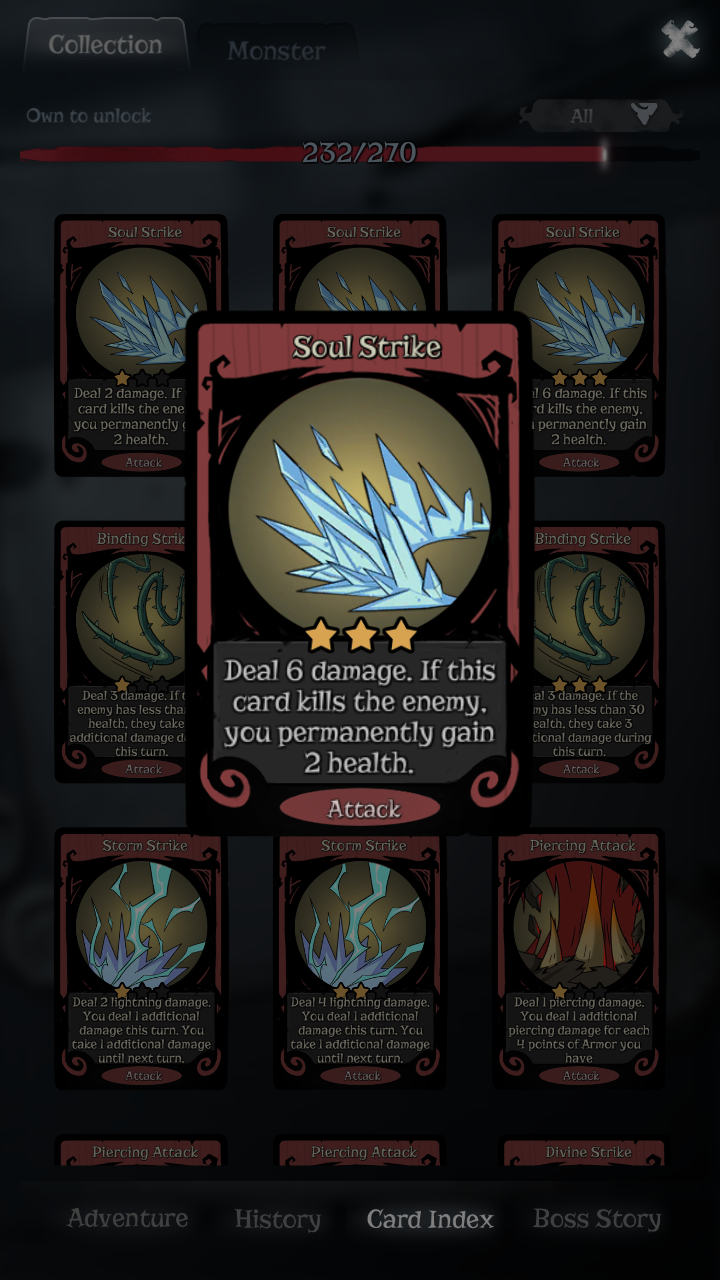Switch to the Collection tab
720x1280 pixels.
point(105,45)
